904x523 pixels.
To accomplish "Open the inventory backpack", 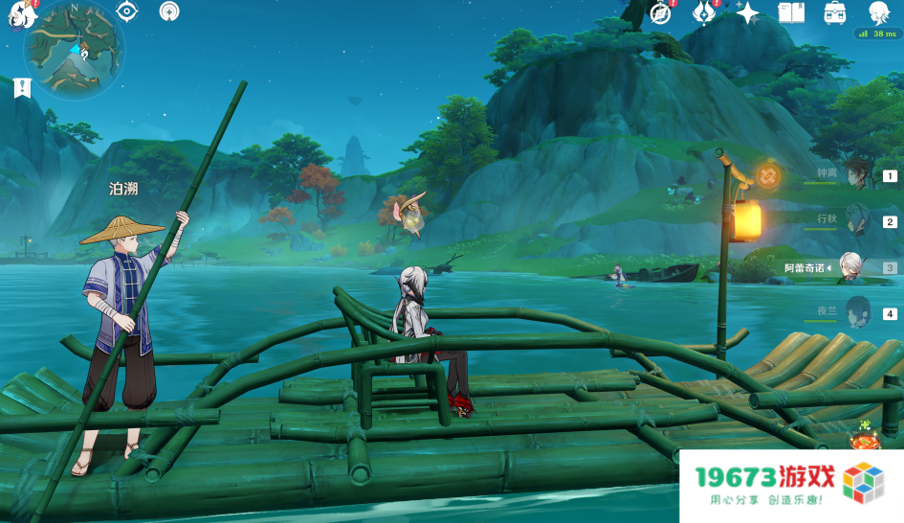I will [835, 12].
